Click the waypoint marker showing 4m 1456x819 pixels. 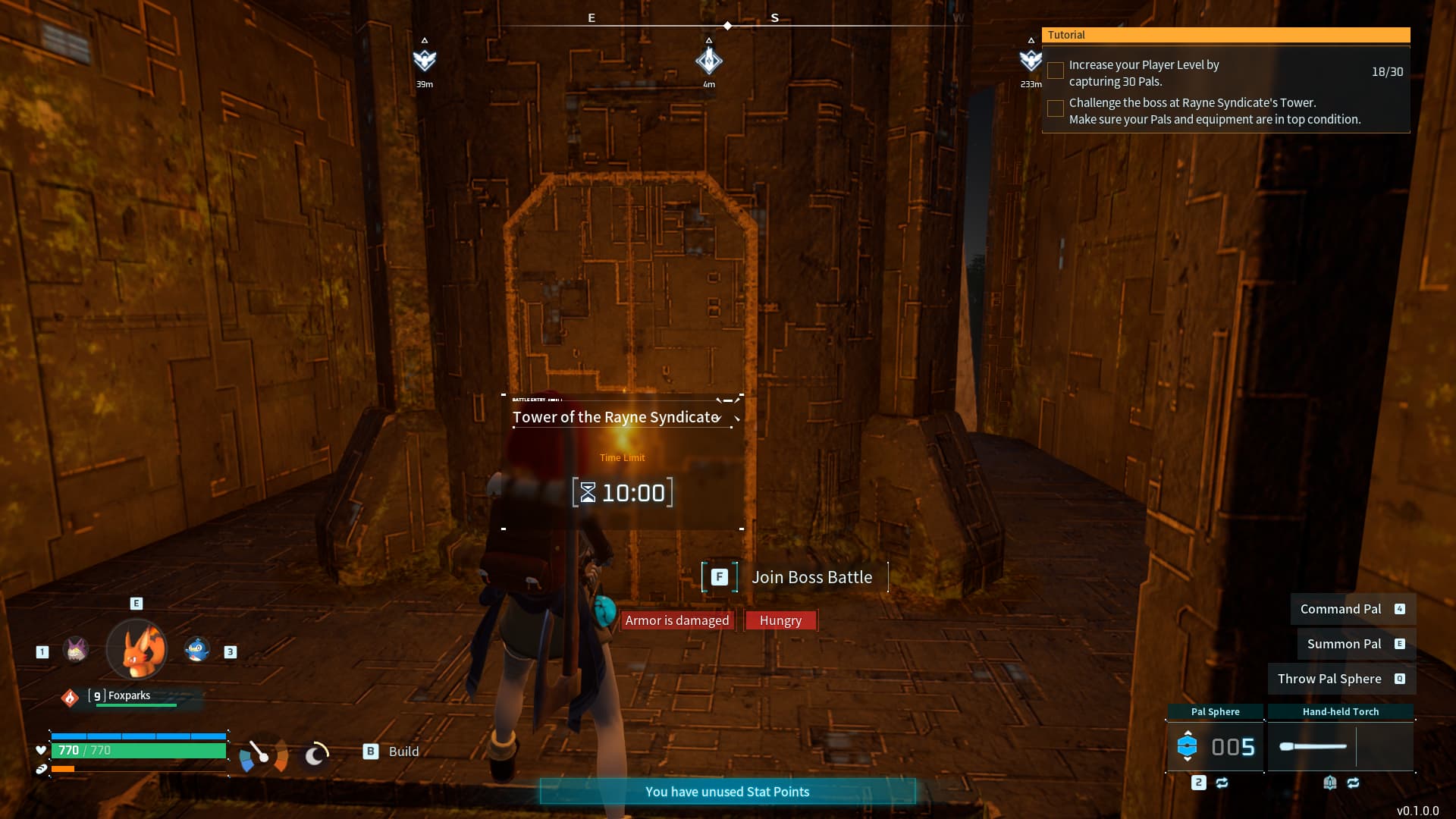708,61
